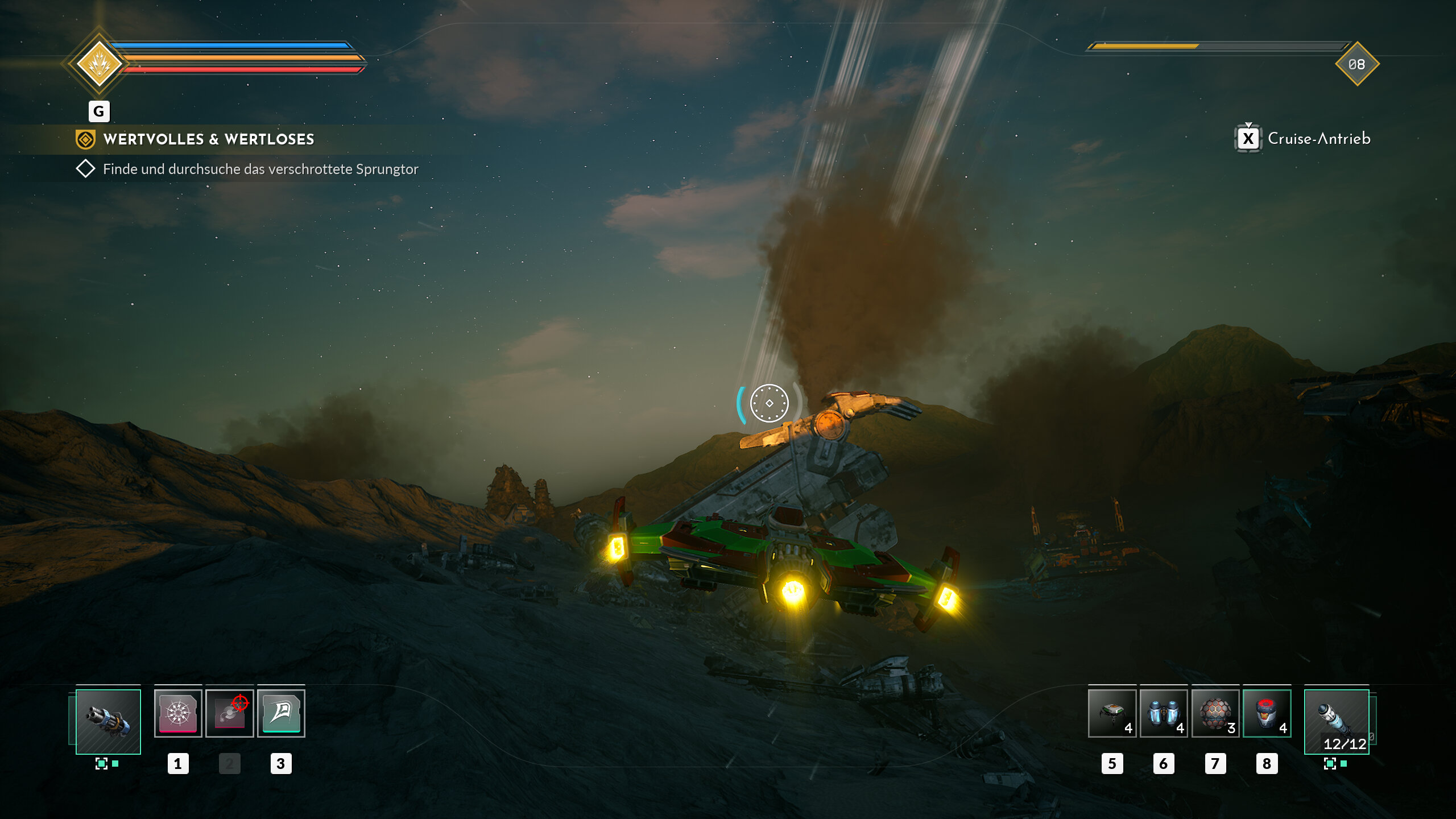
Task: Click the gold ultimate ability diamond emblem
Action: [x=100, y=63]
